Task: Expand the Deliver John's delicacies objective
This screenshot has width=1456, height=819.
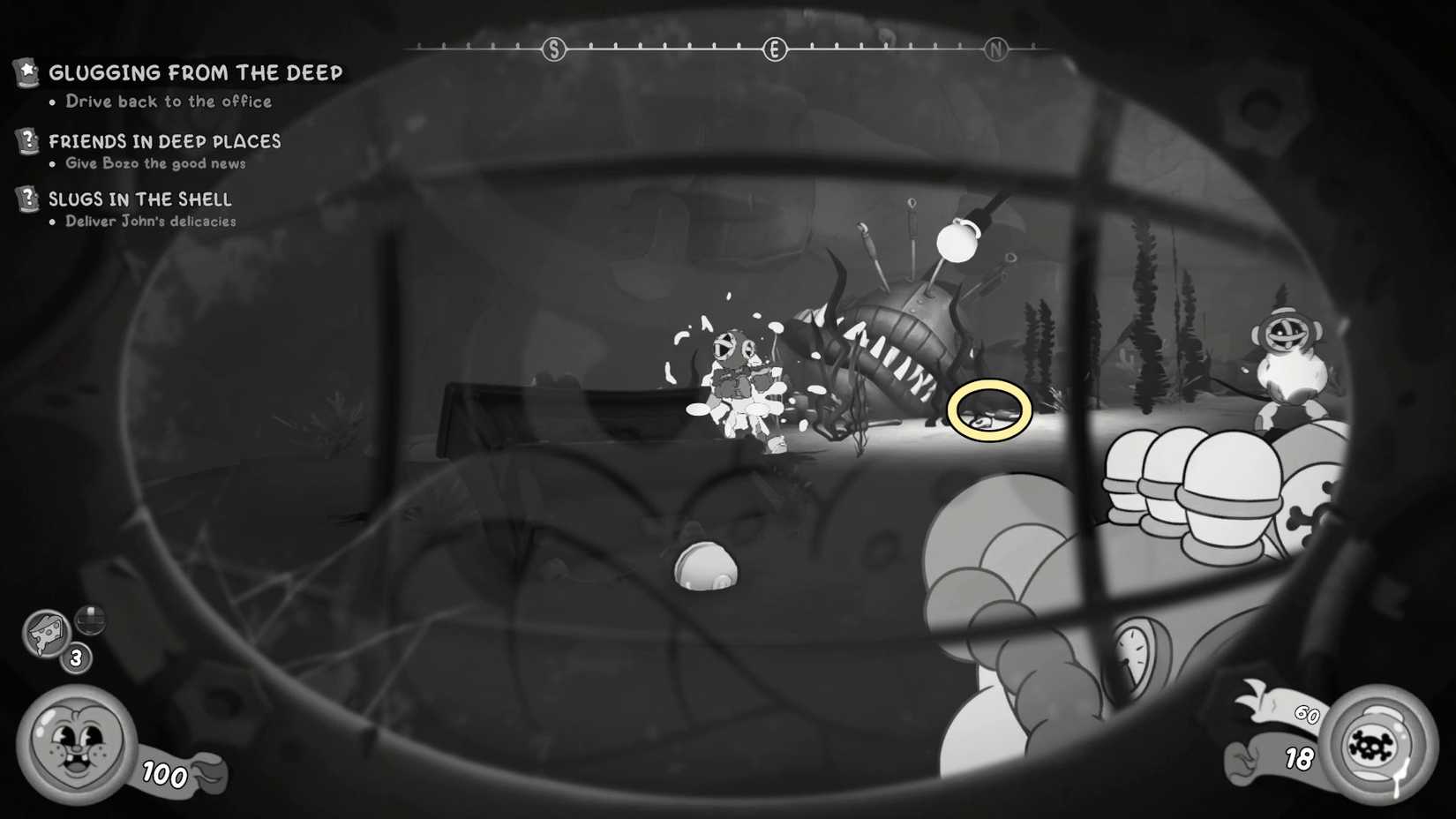Action: [x=150, y=222]
